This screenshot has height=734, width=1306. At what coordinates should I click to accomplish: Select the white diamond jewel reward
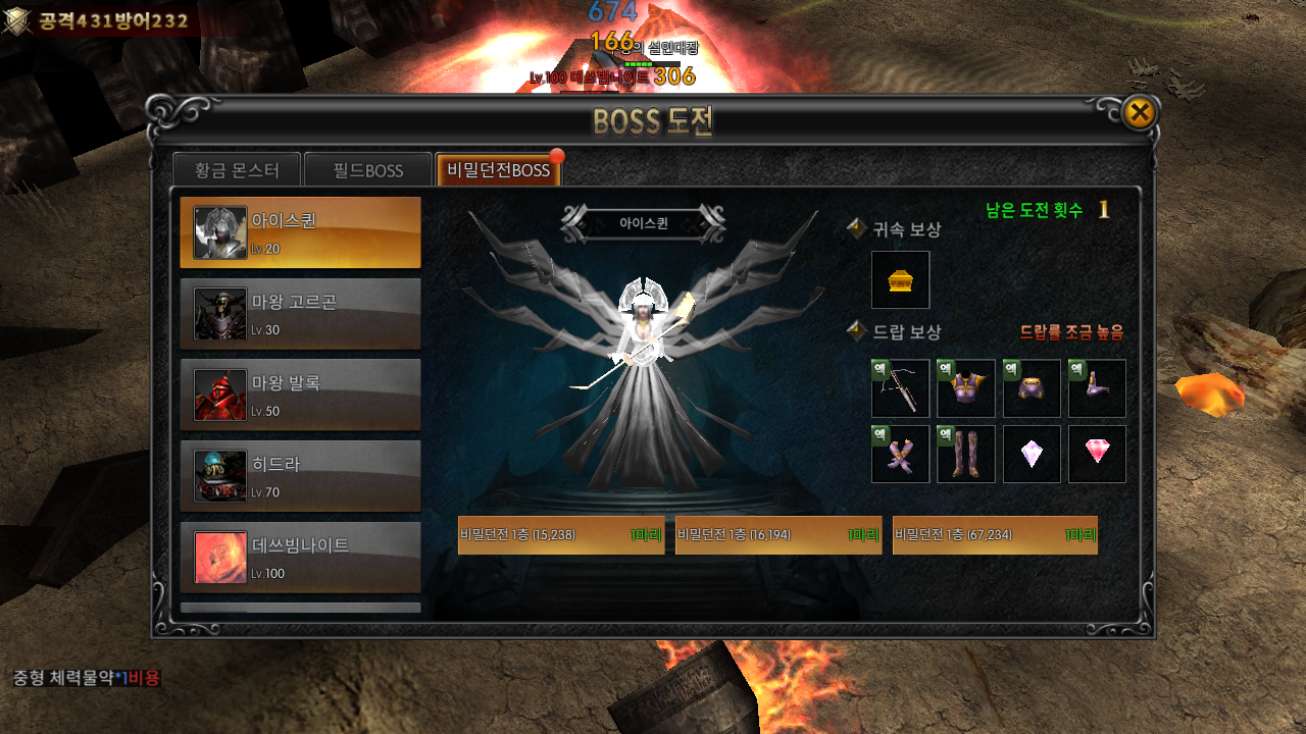[x=1031, y=454]
